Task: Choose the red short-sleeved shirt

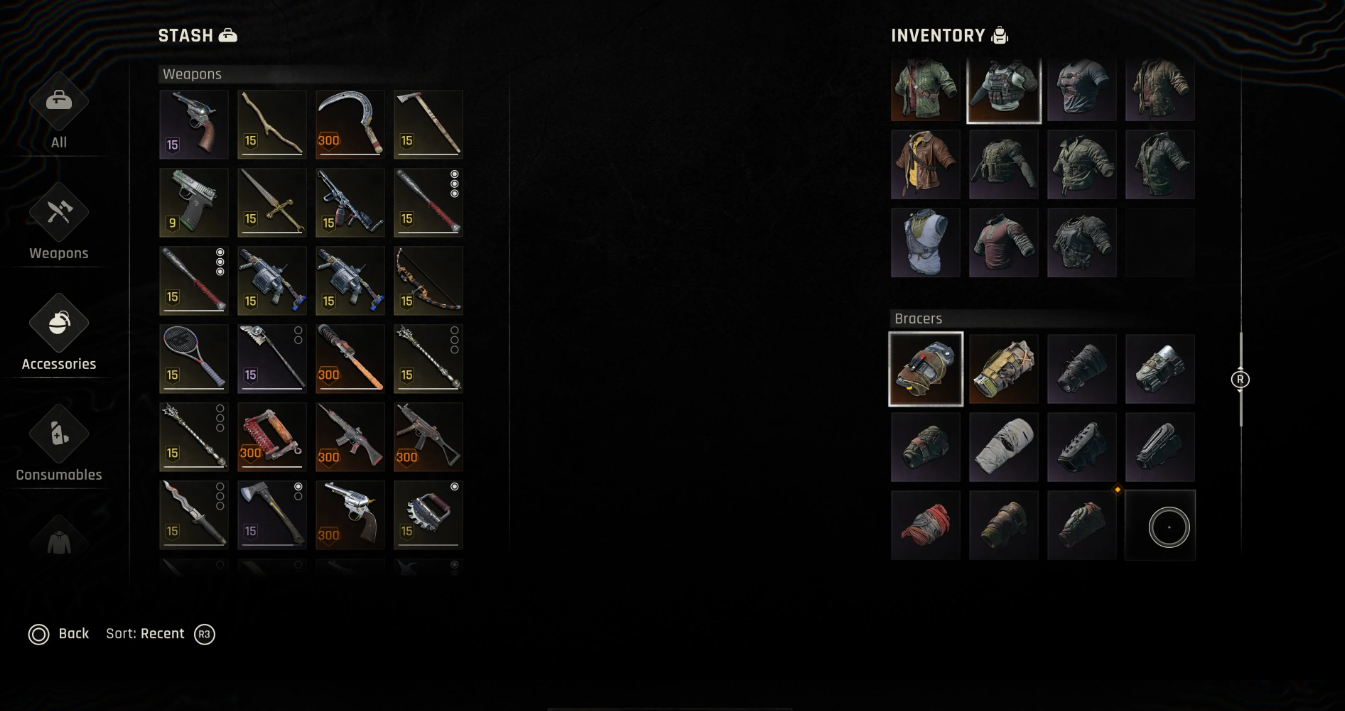Action: click(x=1004, y=242)
